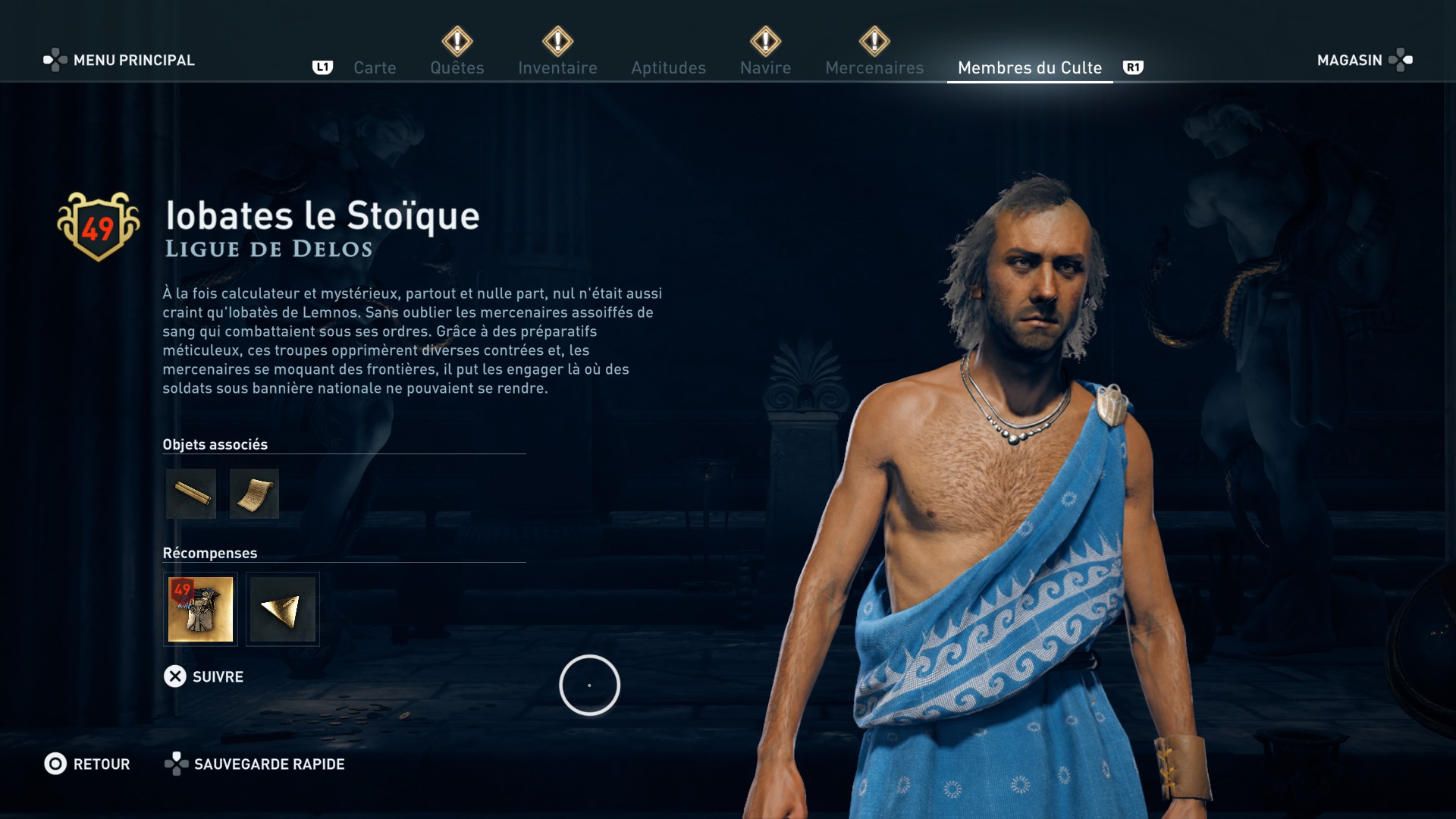Image resolution: width=1456 pixels, height=819 pixels.
Task: Activate Sauvegarde Rapide quick save
Action: (x=255, y=764)
